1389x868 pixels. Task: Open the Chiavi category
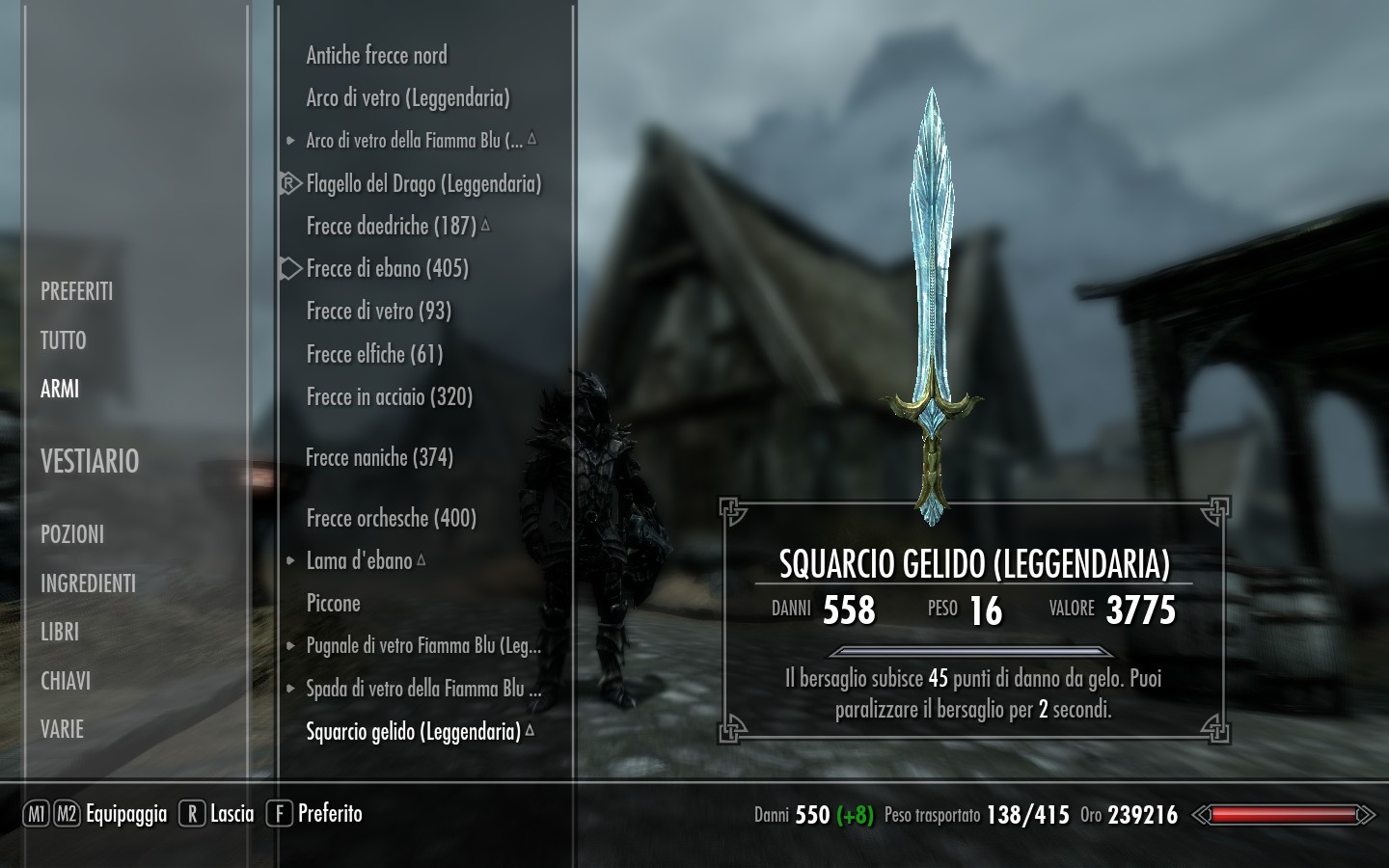pyautogui.click(x=66, y=681)
